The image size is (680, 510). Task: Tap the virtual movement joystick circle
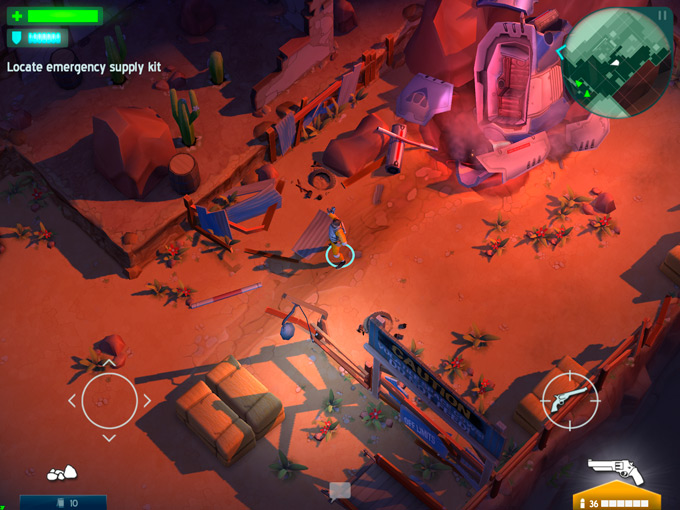point(109,401)
